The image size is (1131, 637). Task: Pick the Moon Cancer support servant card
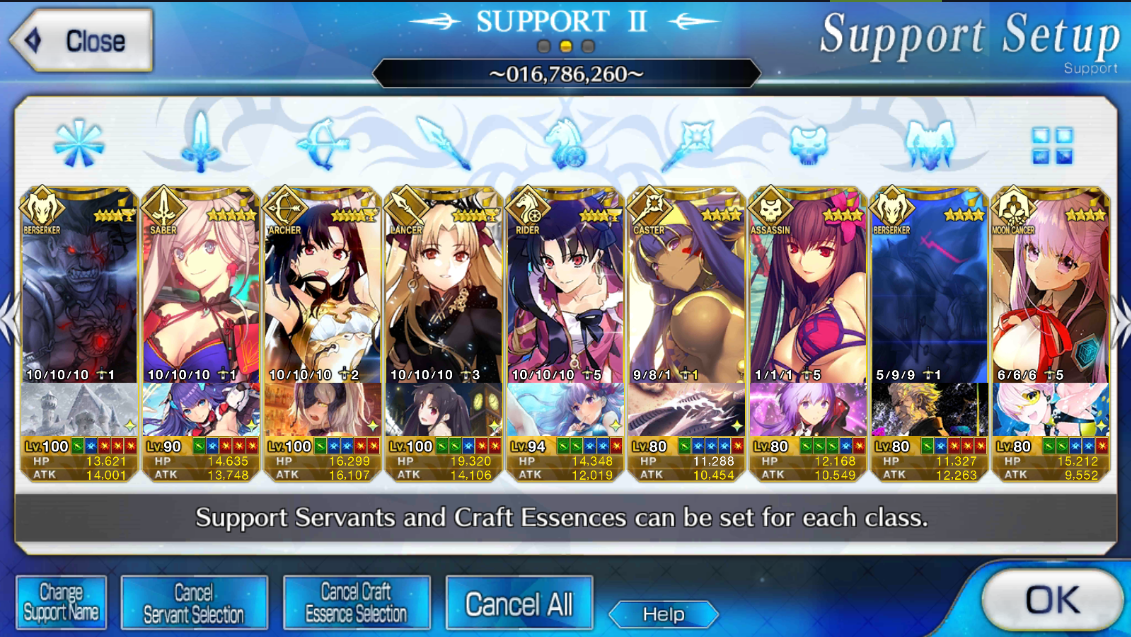click(x=1050, y=290)
